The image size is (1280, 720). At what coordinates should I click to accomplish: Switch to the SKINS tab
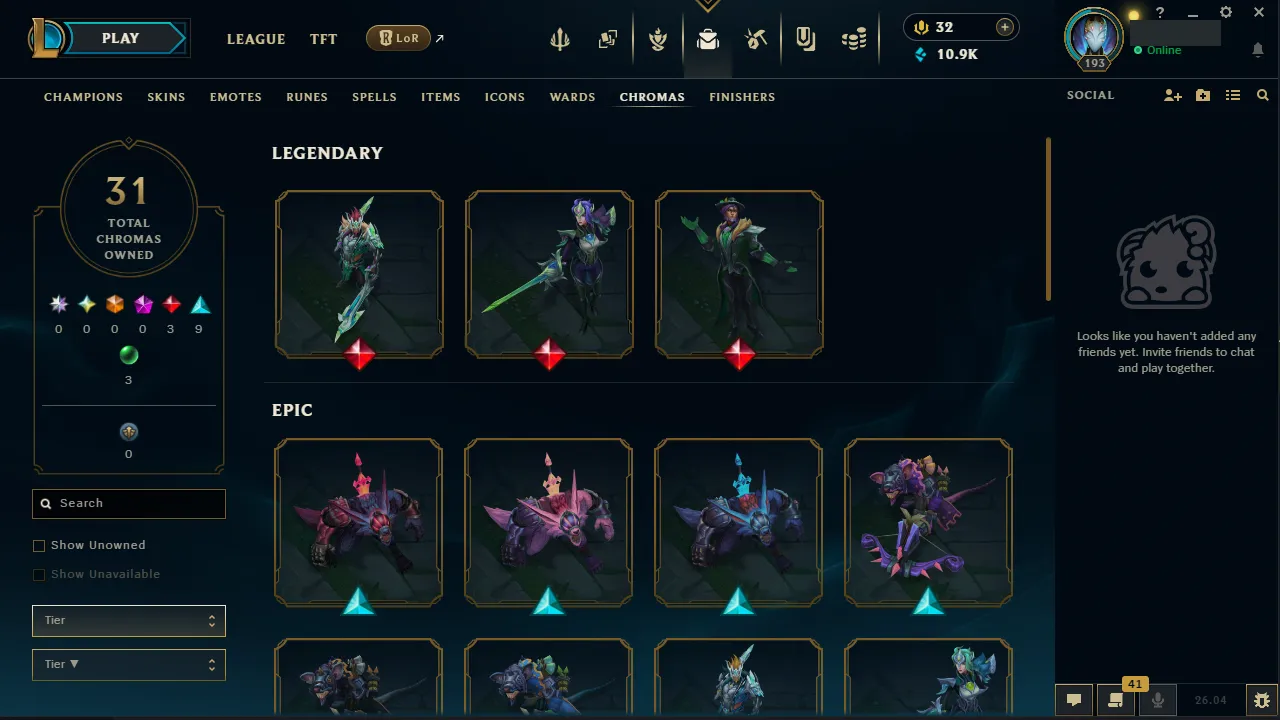tap(166, 97)
